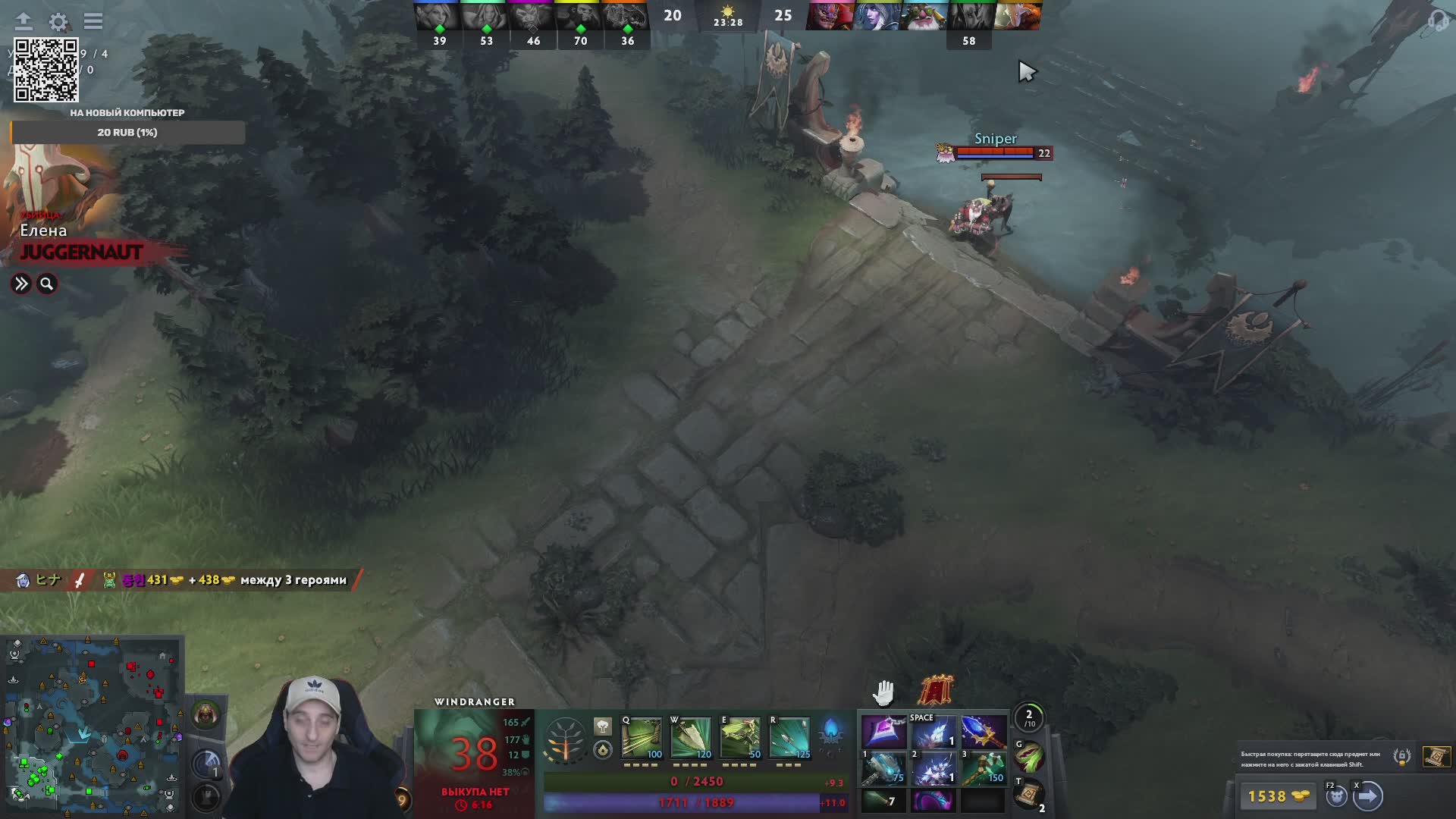Activate Powershot ability (W)
This screenshot has height=819, width=1456.
(691, 738)
